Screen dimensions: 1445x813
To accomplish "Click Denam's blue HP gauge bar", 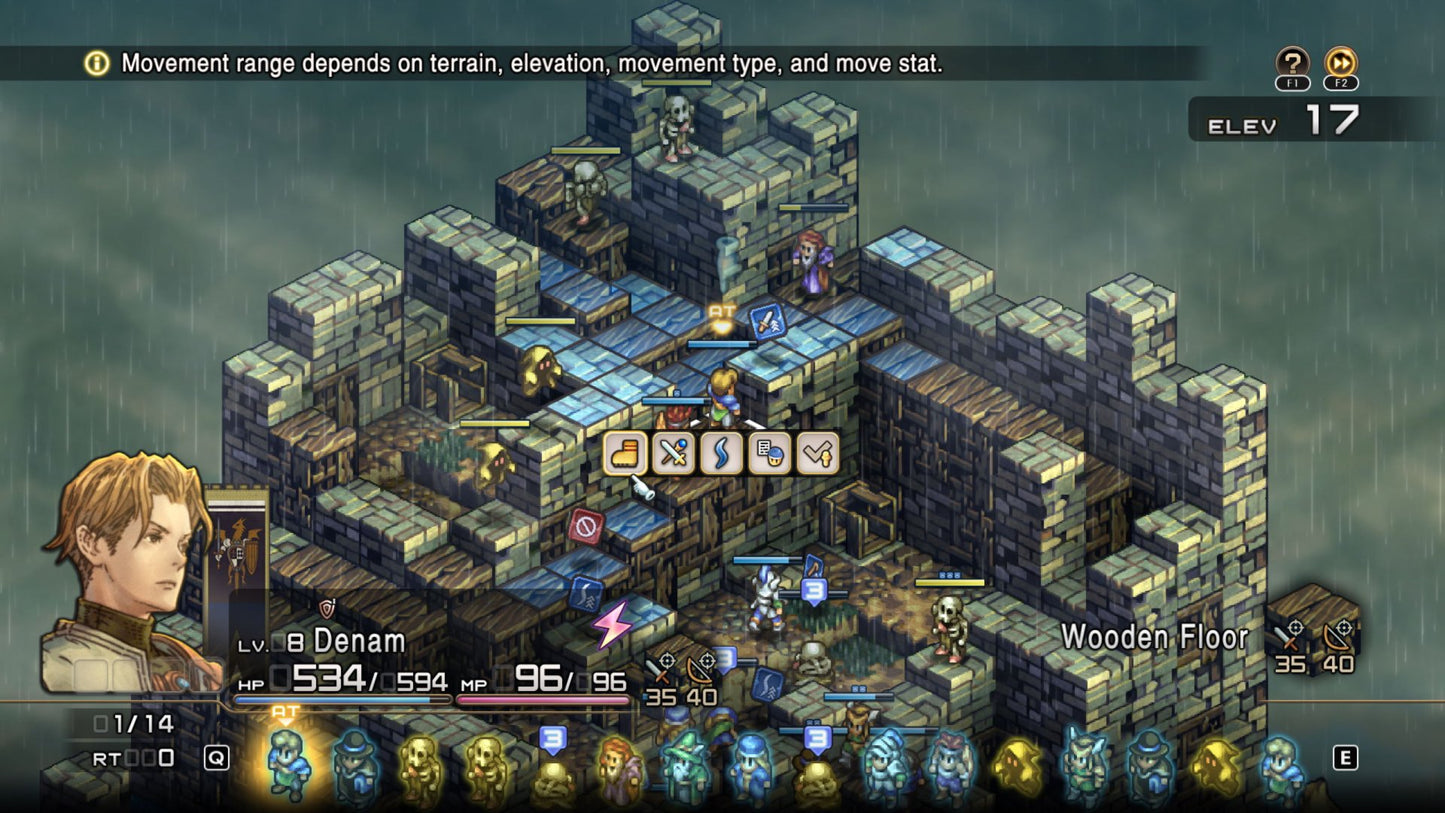I will 330,700.
